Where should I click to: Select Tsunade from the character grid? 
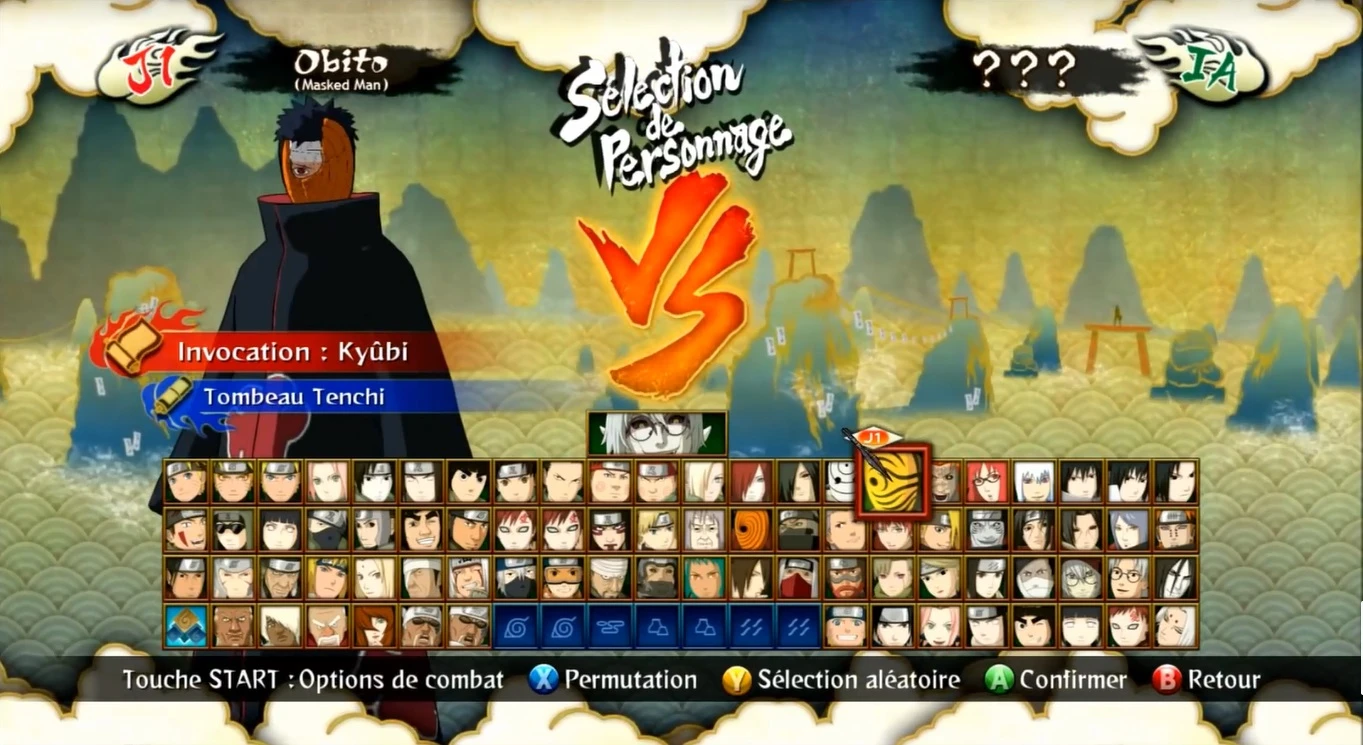pyautogui.click(x=375, y=578)
